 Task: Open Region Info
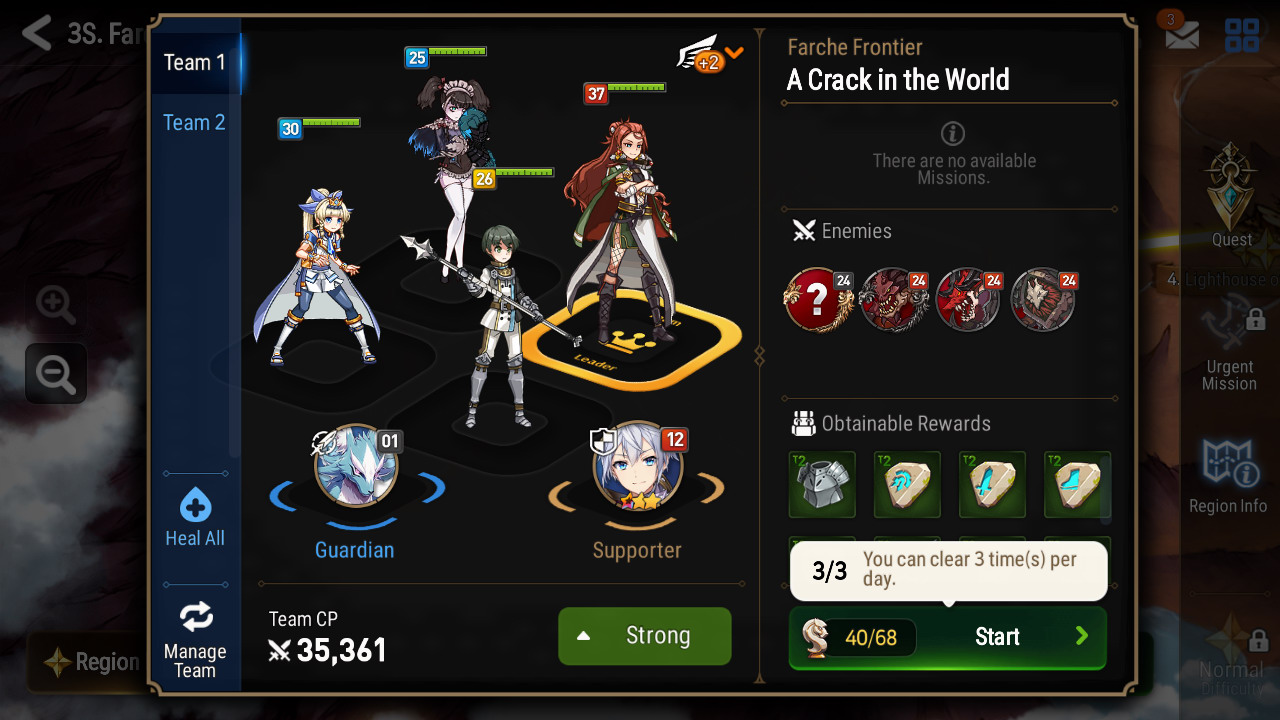pos(1228,477)
